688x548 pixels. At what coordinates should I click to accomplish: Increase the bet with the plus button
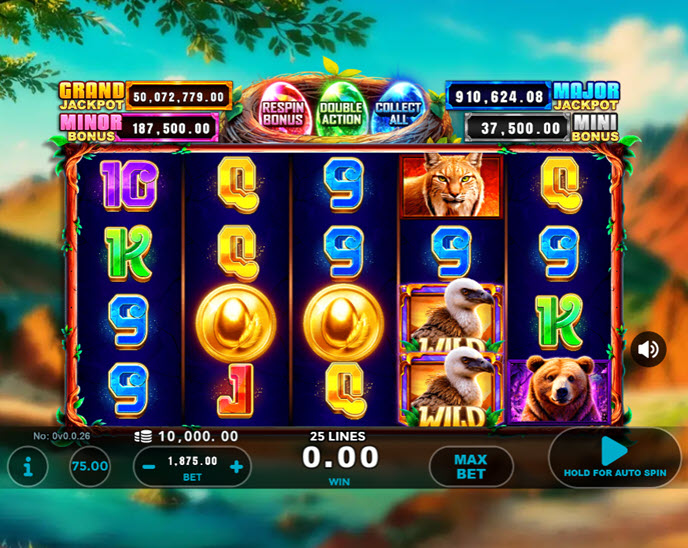tap(236, 467)
